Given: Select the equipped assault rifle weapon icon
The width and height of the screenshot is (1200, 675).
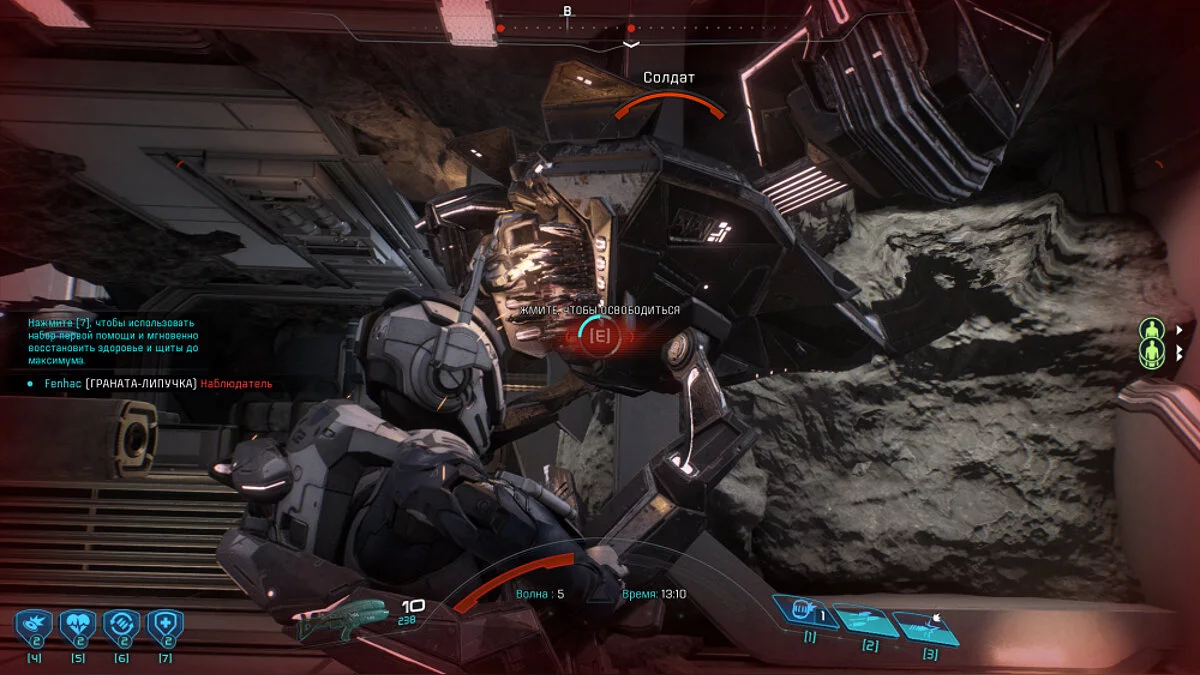Looking at the screenshot, I should click(x=342, y=618).
